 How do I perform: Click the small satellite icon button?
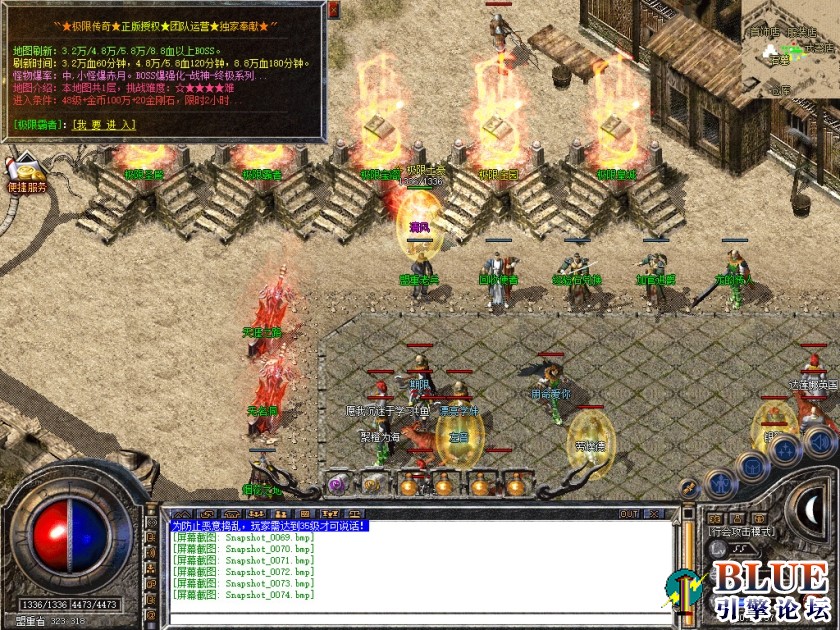pos(689,488)
